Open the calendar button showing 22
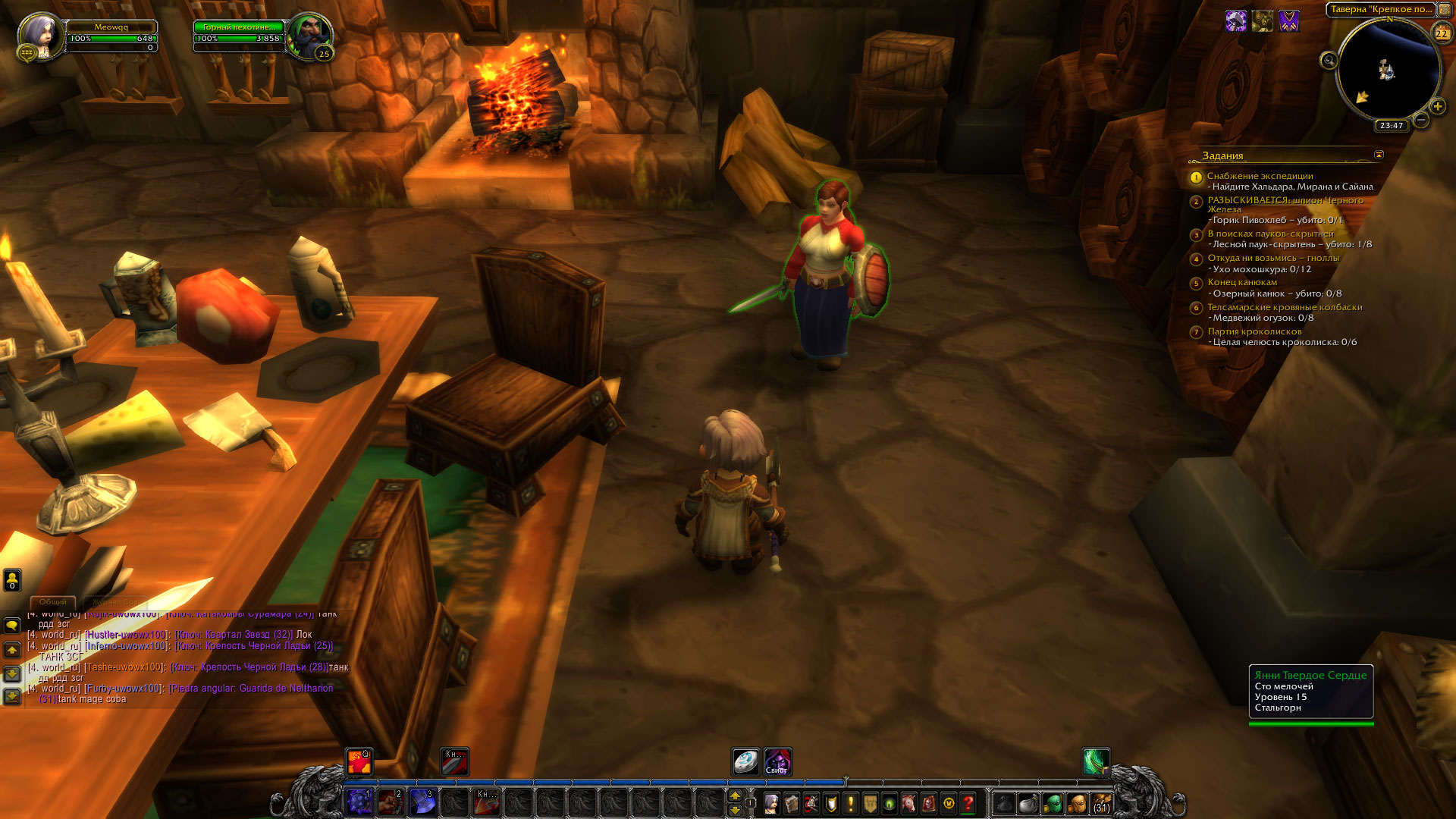The height and width of the screenshot is (819, 1456). [x=1442, y=33]
